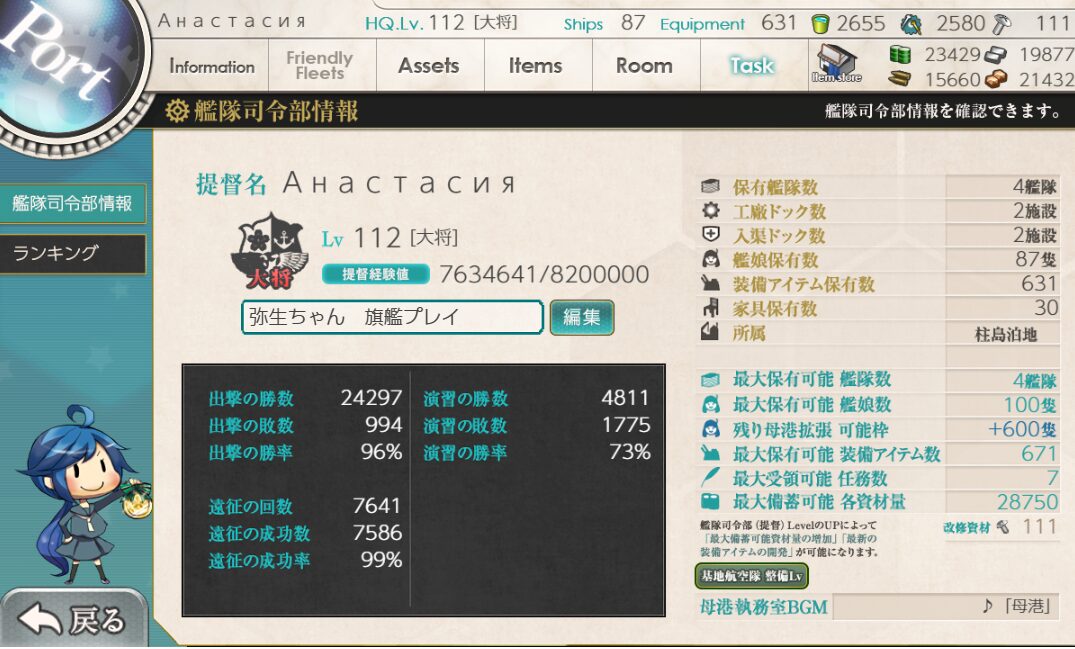
Task: Open the Information menu
Action: tap(212, 67)
